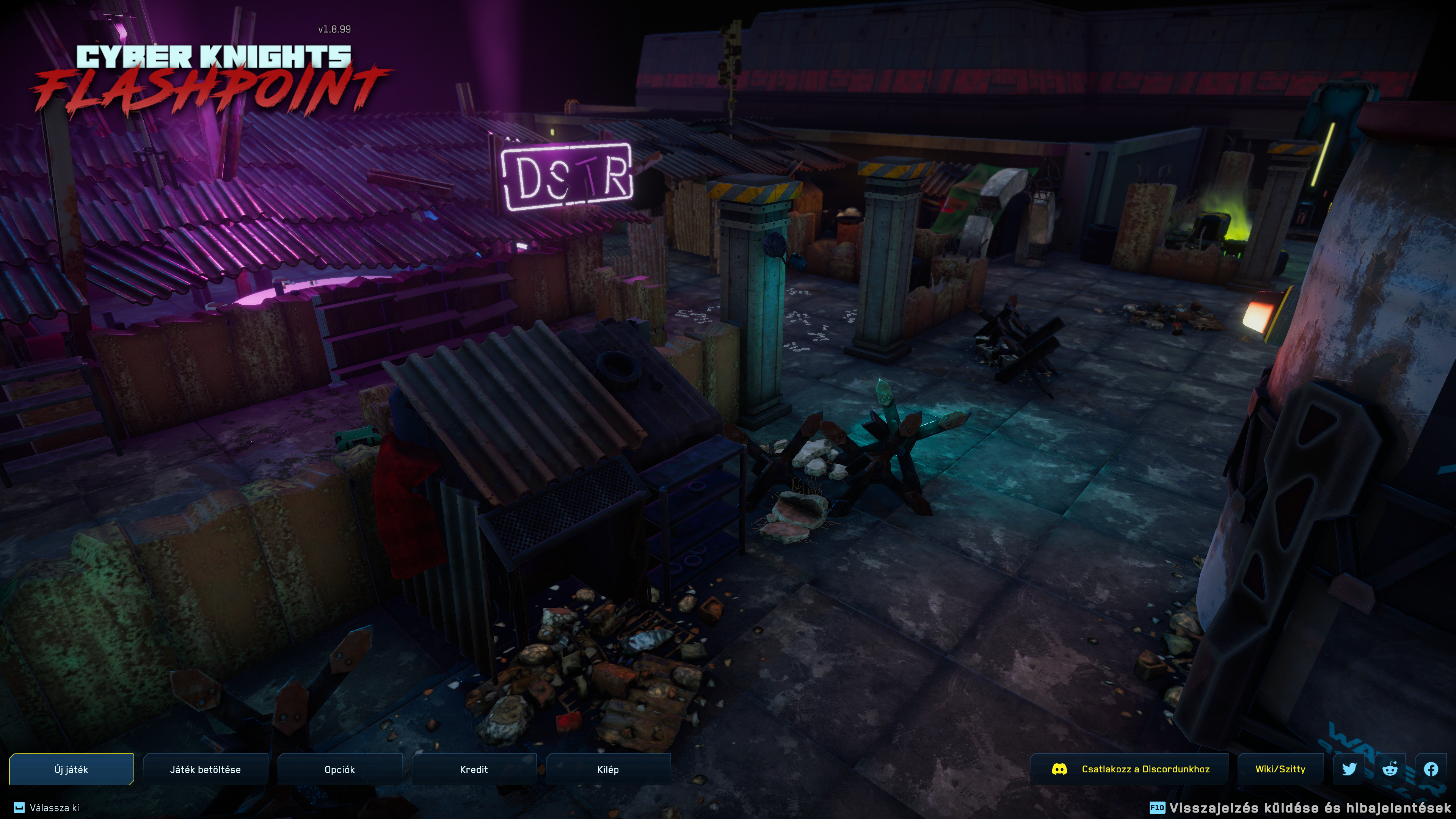Show the Kredit credits screen
1456x819 pixels.
click(474, 769)
